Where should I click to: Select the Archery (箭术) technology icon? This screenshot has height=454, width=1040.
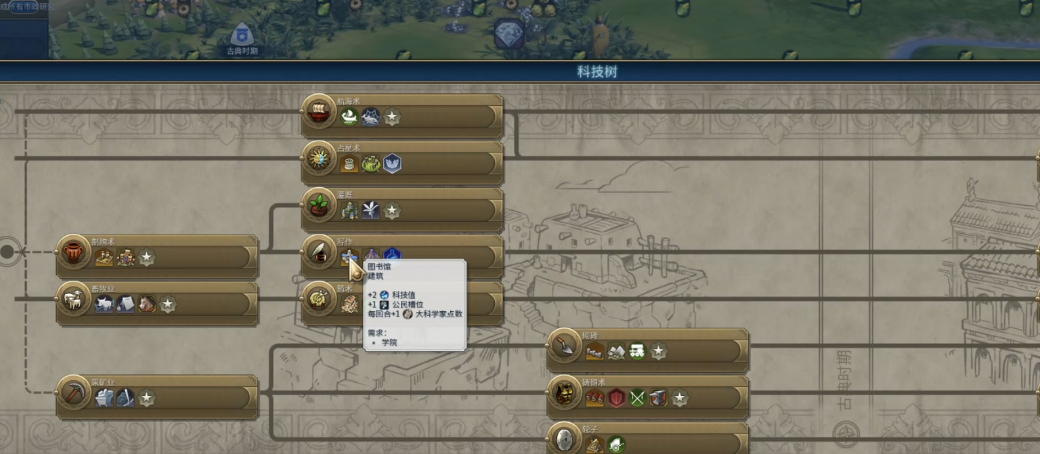pyautogui.click(x=320, y=297)
